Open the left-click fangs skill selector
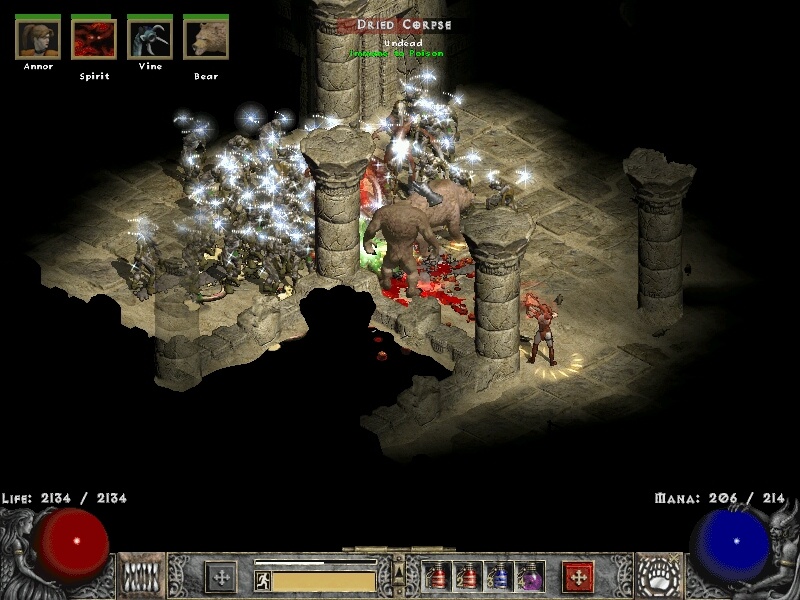800x600 pixels. pyautogui.click(x=141, y=577)
